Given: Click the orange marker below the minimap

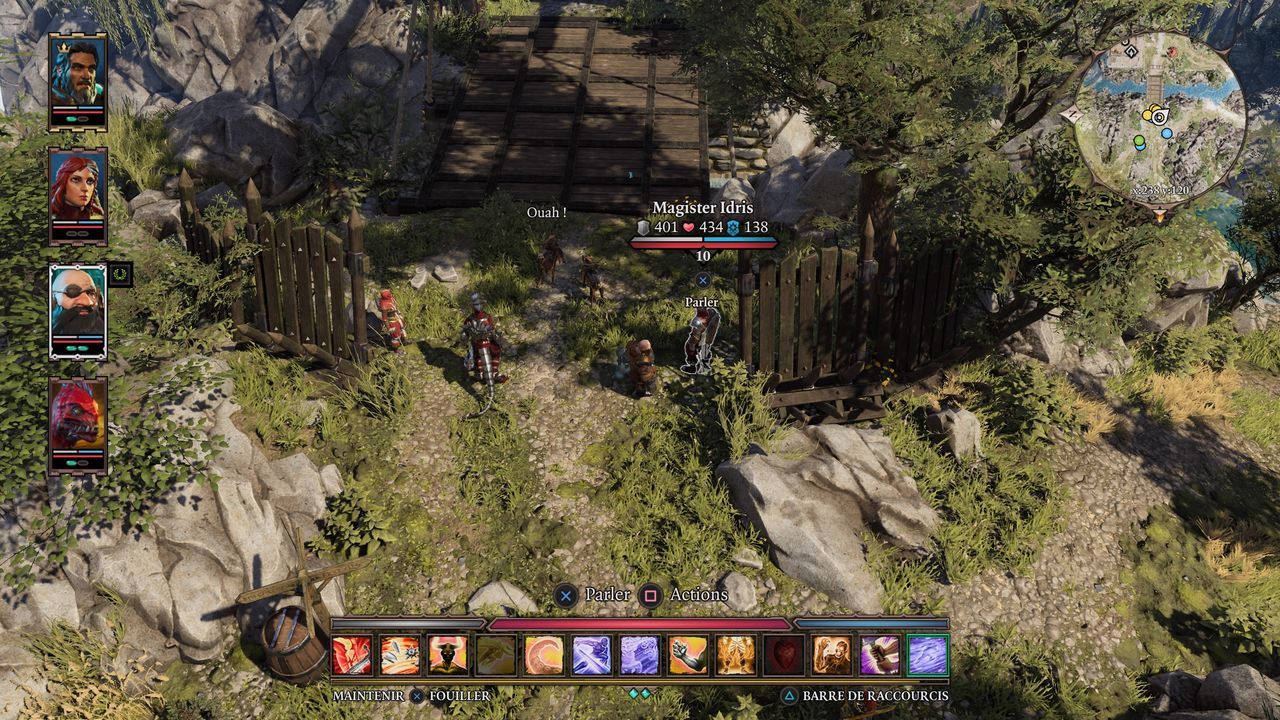Looking at the screenshot, I should tap(1160, 214).
